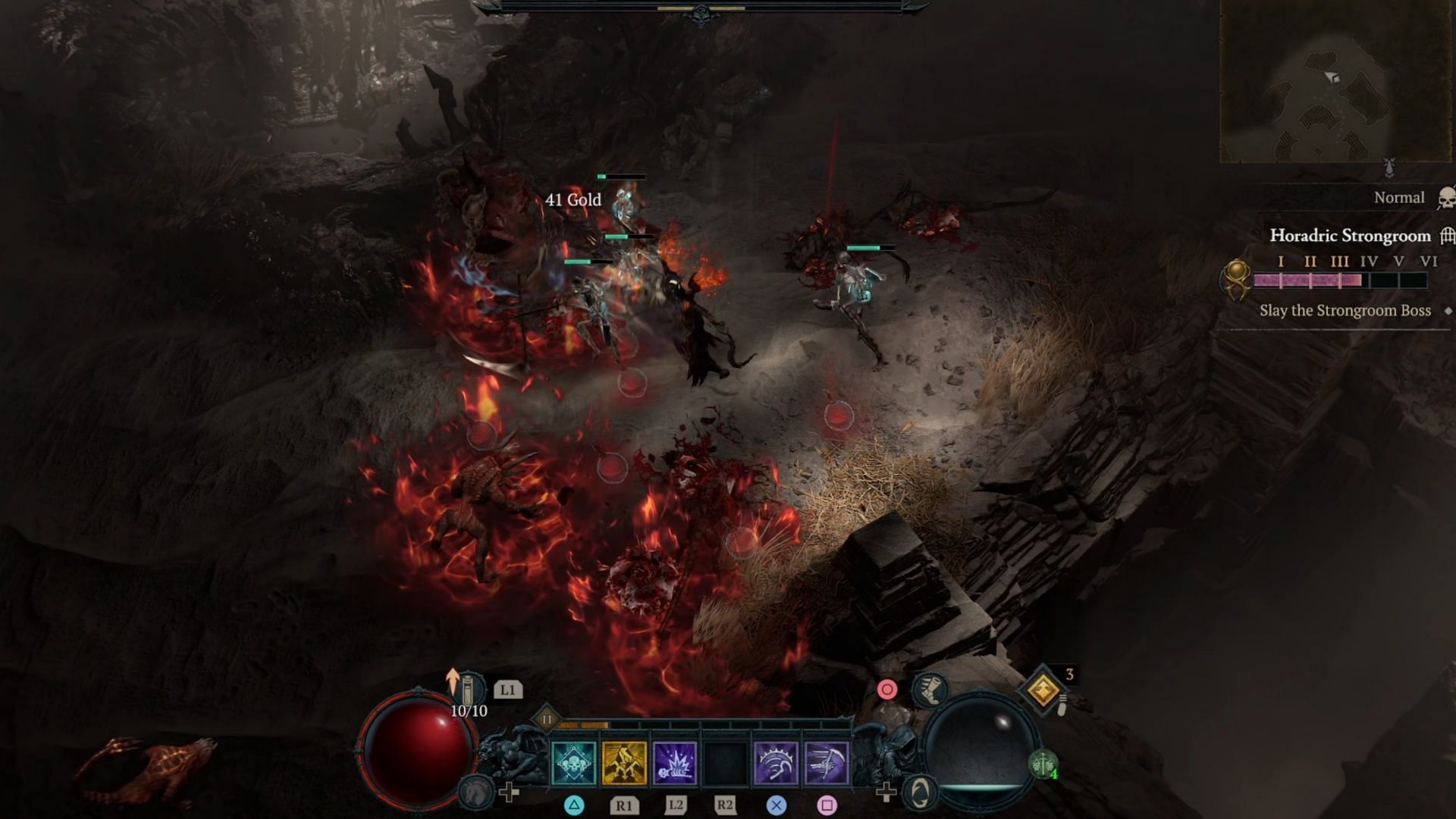Trigger the purple curved claw skill
Image resolution: width=1456 pixels, height=819 pixels.
tap(776, 762)
